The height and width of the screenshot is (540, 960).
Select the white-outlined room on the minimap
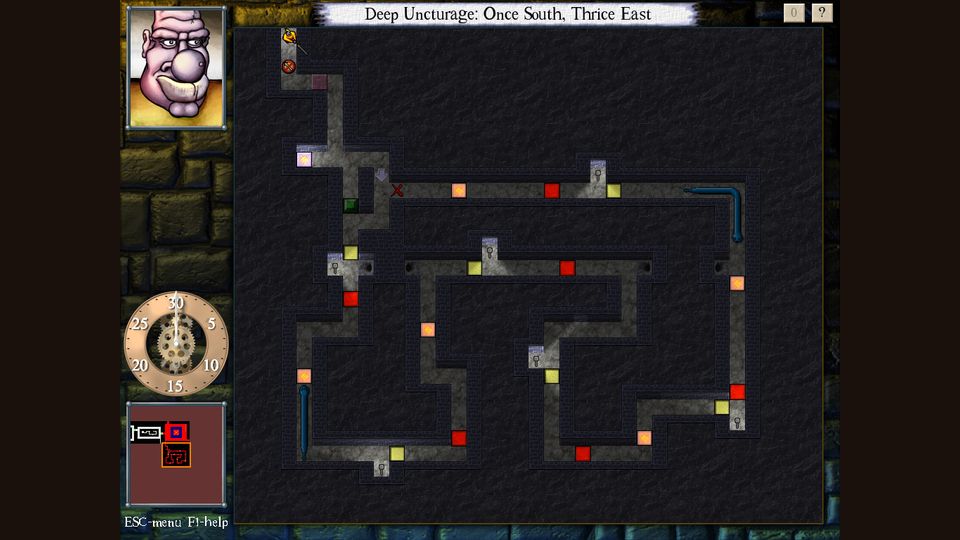coord(147,433)
